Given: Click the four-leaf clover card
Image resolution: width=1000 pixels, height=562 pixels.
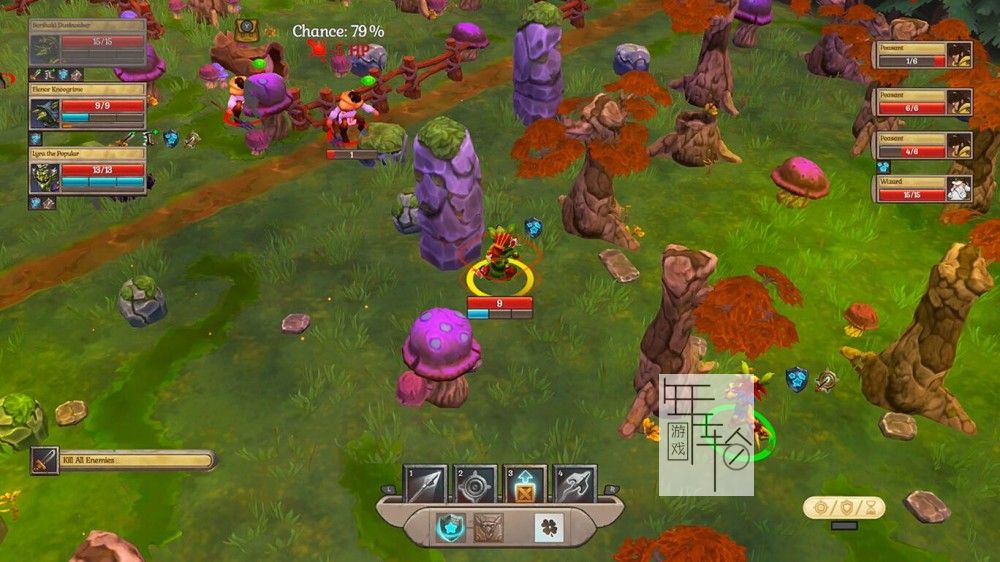Looking at the screenshot, I should coord(549,527).
